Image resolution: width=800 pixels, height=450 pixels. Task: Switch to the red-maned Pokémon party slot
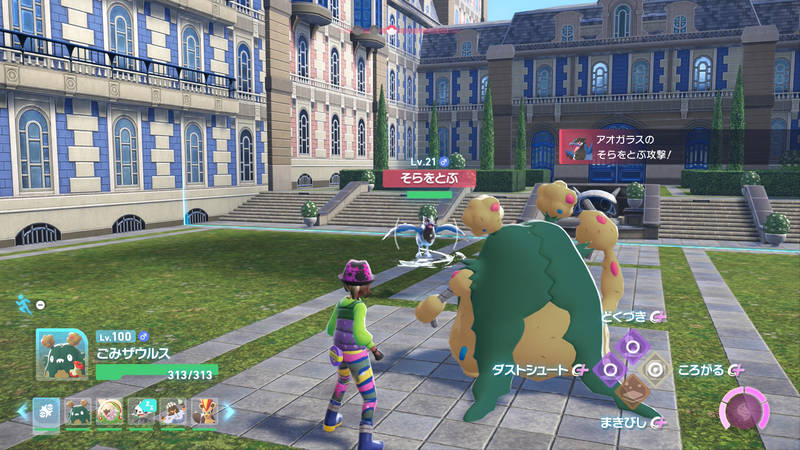click(x=203, y=411)
